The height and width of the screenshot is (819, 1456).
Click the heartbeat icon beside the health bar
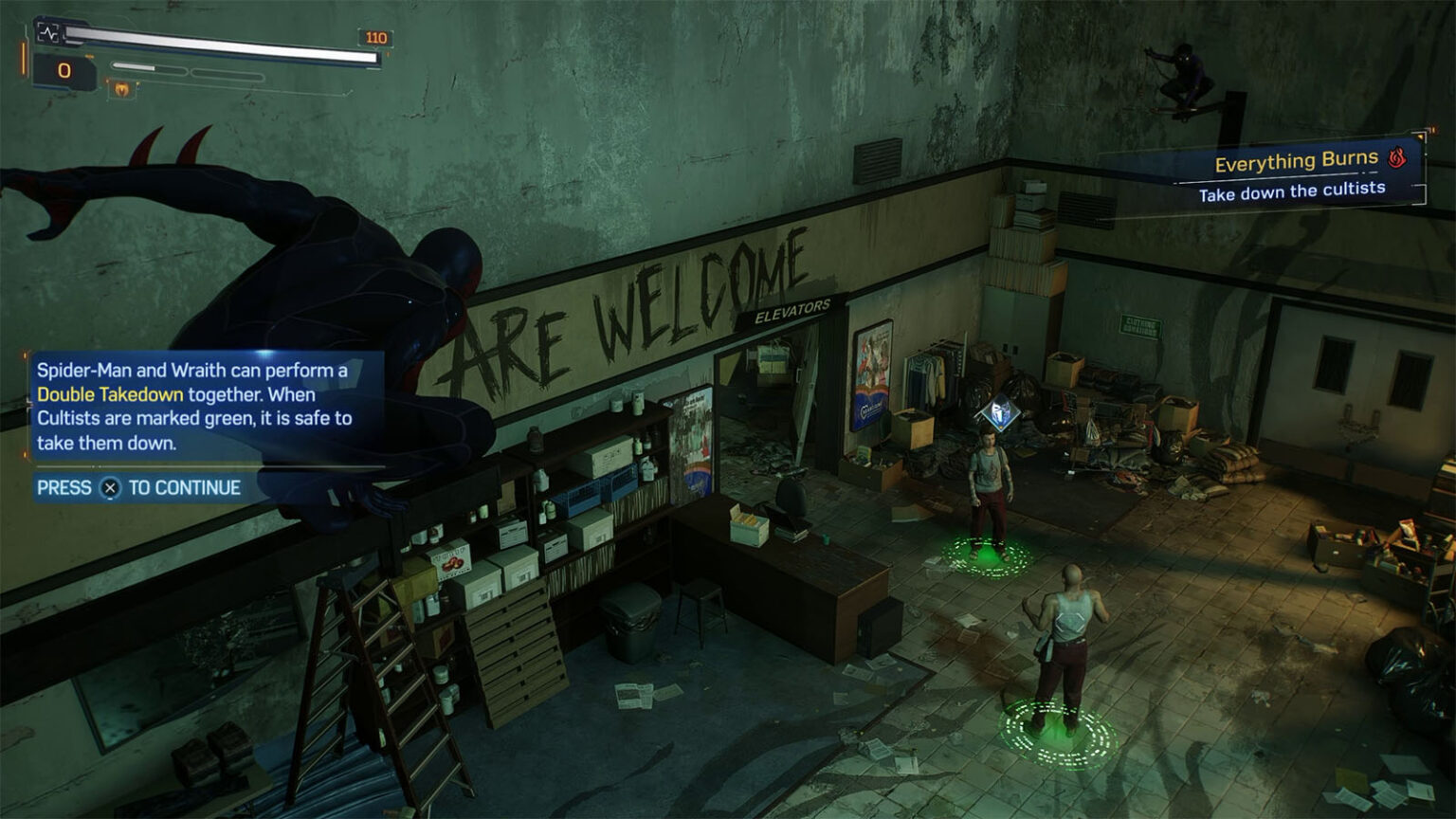[48, 33]
